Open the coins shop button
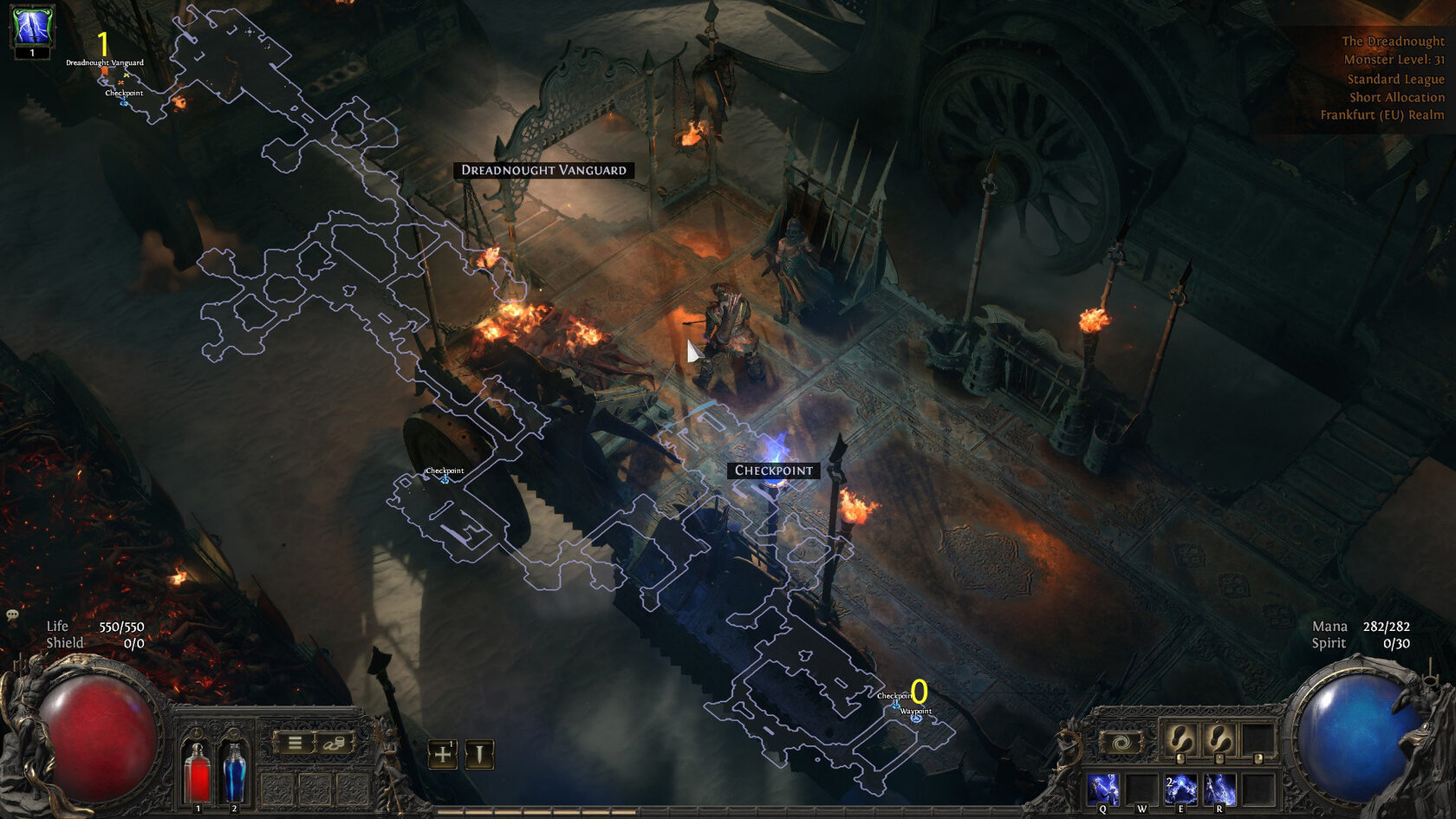 pos(334,743)
